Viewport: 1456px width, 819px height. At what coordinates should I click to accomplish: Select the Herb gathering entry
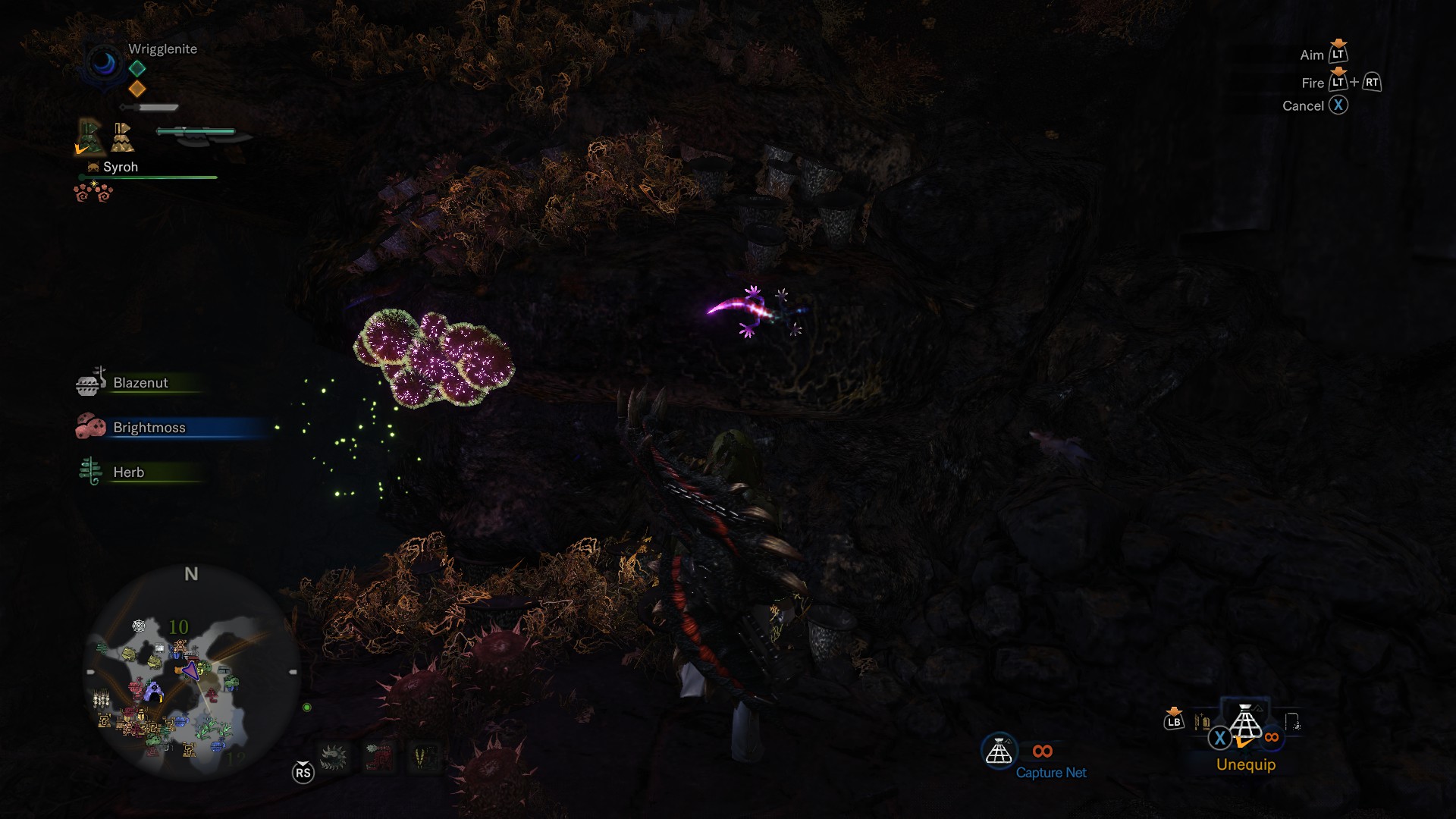(128, 472)
